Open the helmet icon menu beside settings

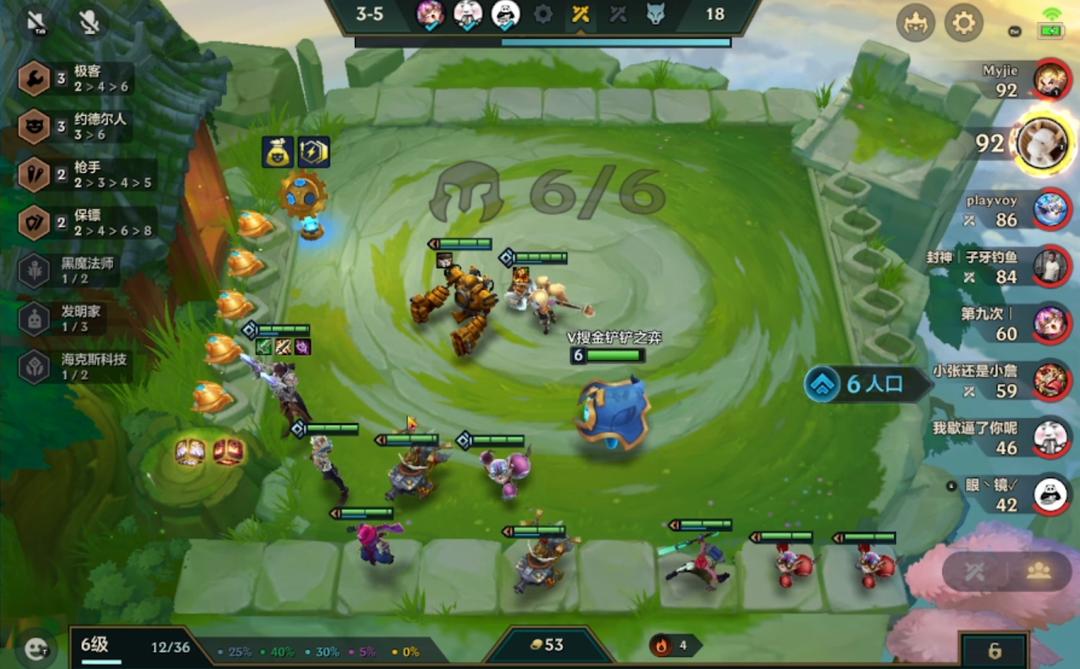915,22
